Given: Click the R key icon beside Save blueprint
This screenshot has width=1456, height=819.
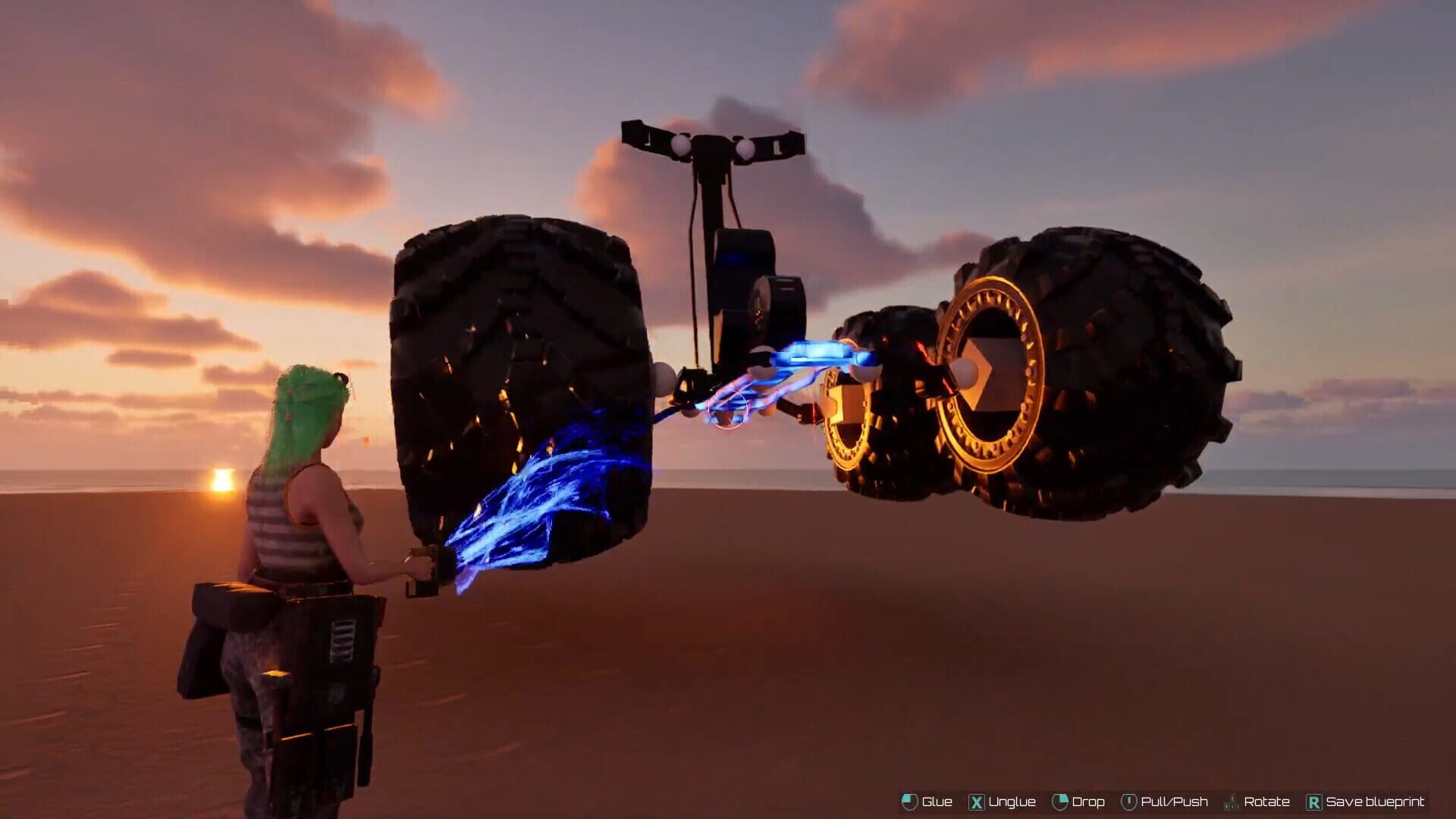Looking at the screenshot, I should 1313,802.
